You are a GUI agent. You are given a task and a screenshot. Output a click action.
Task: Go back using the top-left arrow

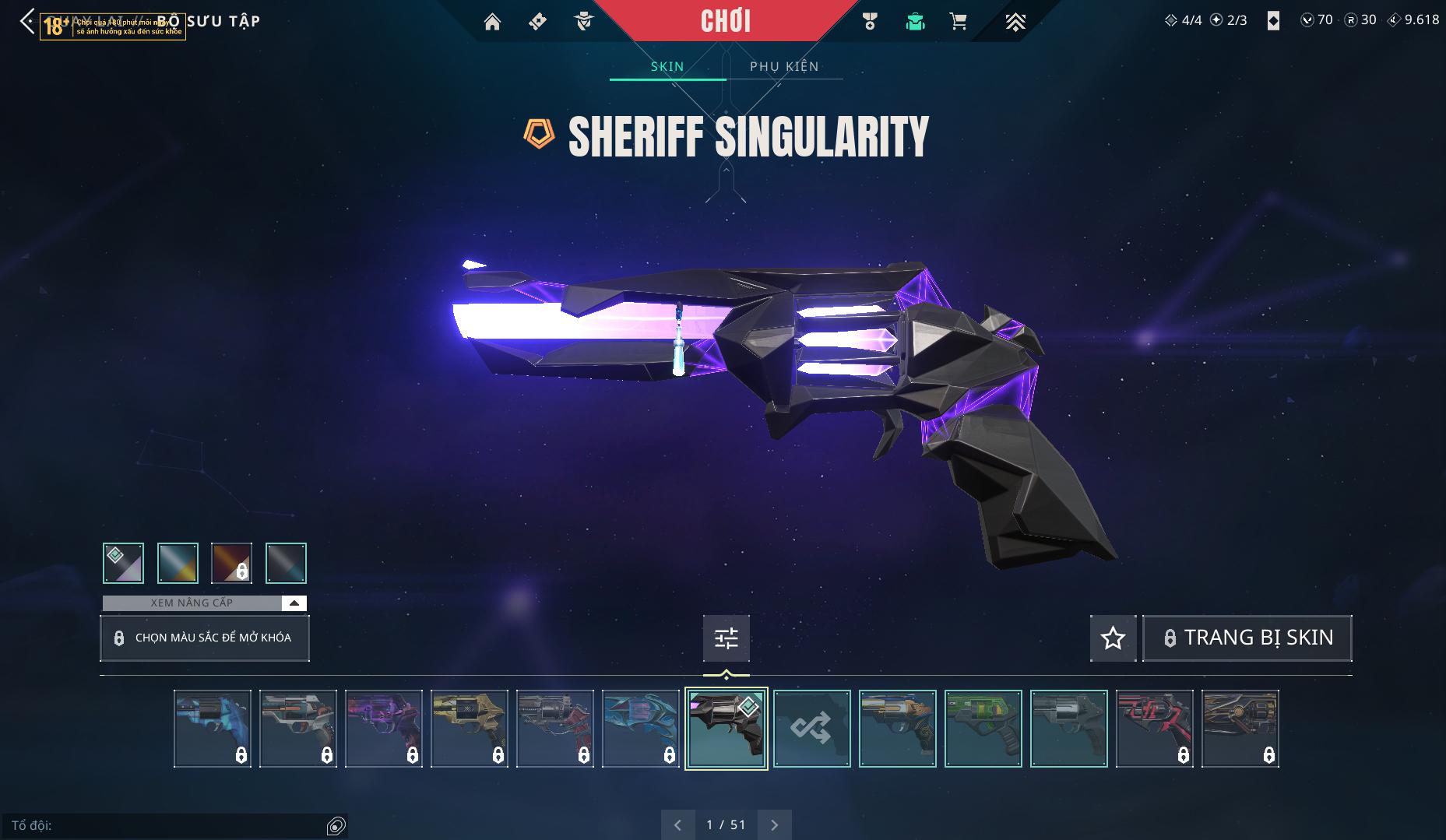27,22
